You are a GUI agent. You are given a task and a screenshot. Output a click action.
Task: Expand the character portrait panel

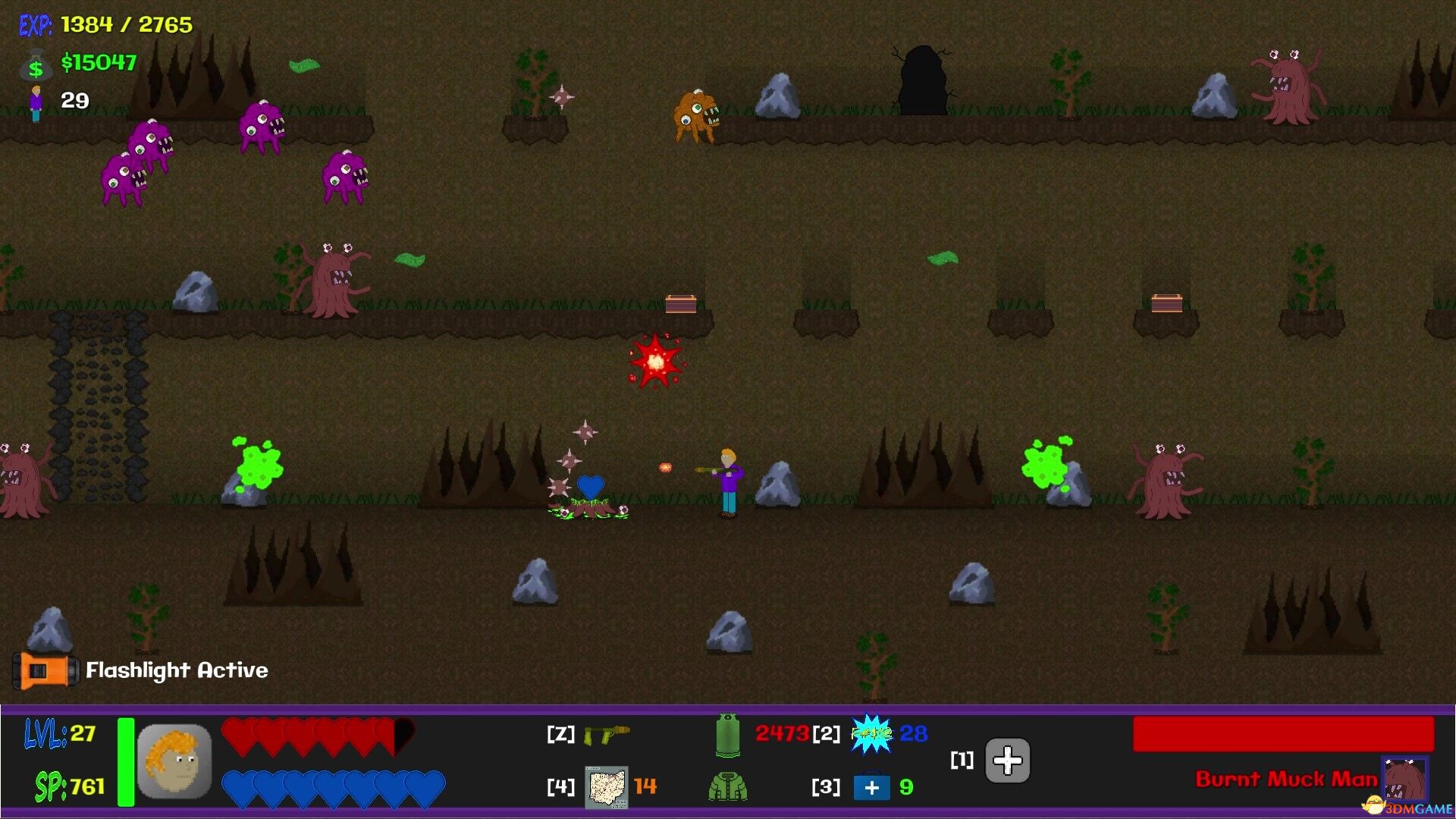click(x=173, y=761)
